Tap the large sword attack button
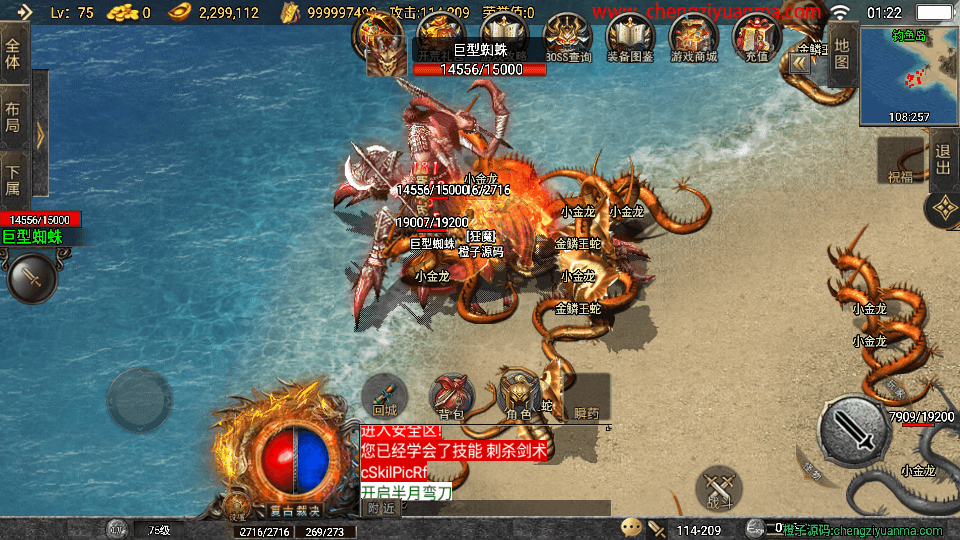This screenshot has height=540, width=960. (855, 432)
